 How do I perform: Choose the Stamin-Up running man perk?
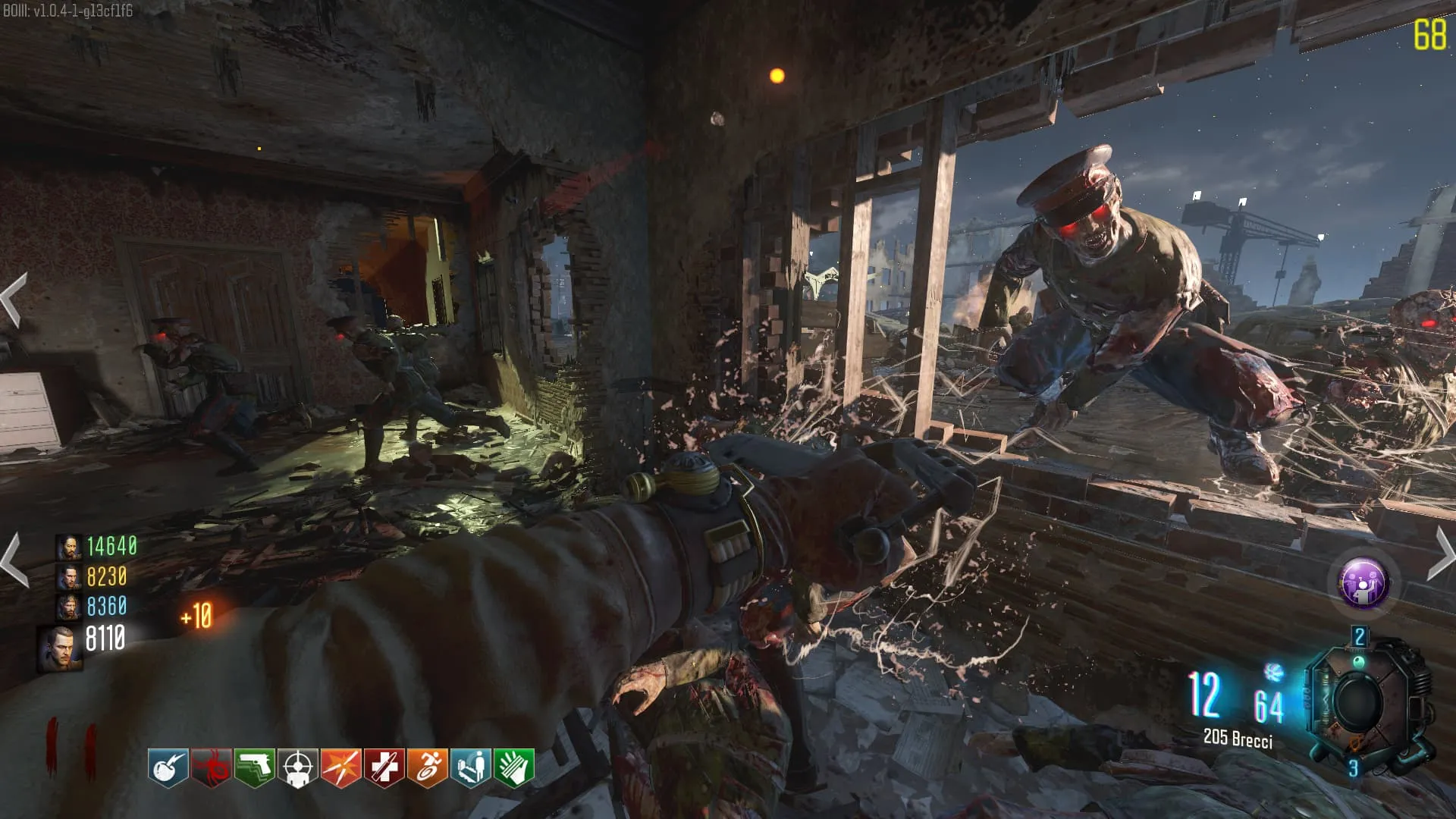pyautogui.click(x=428, y=768)
